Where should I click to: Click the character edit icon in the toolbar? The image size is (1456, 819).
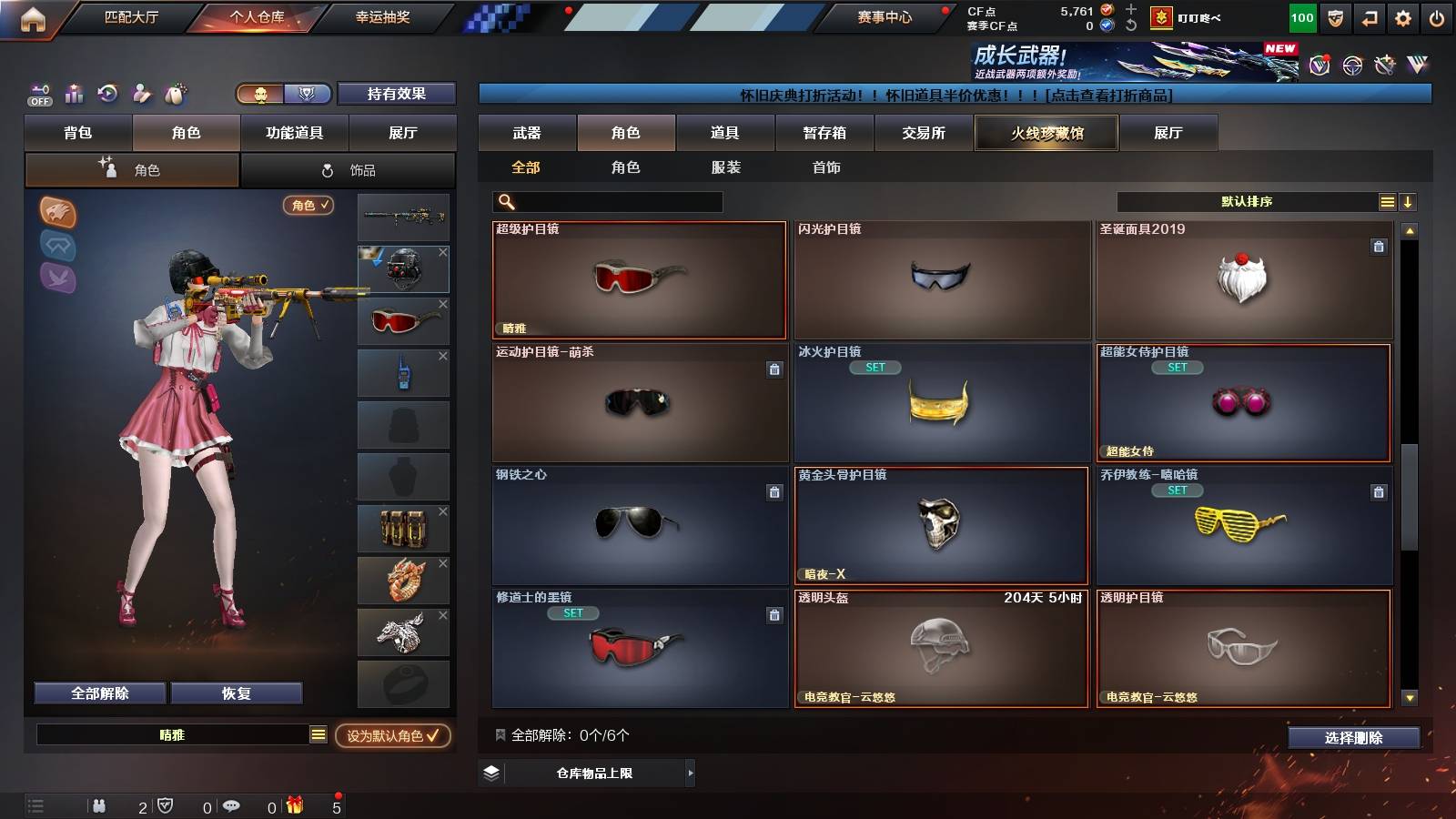point(141,94)
